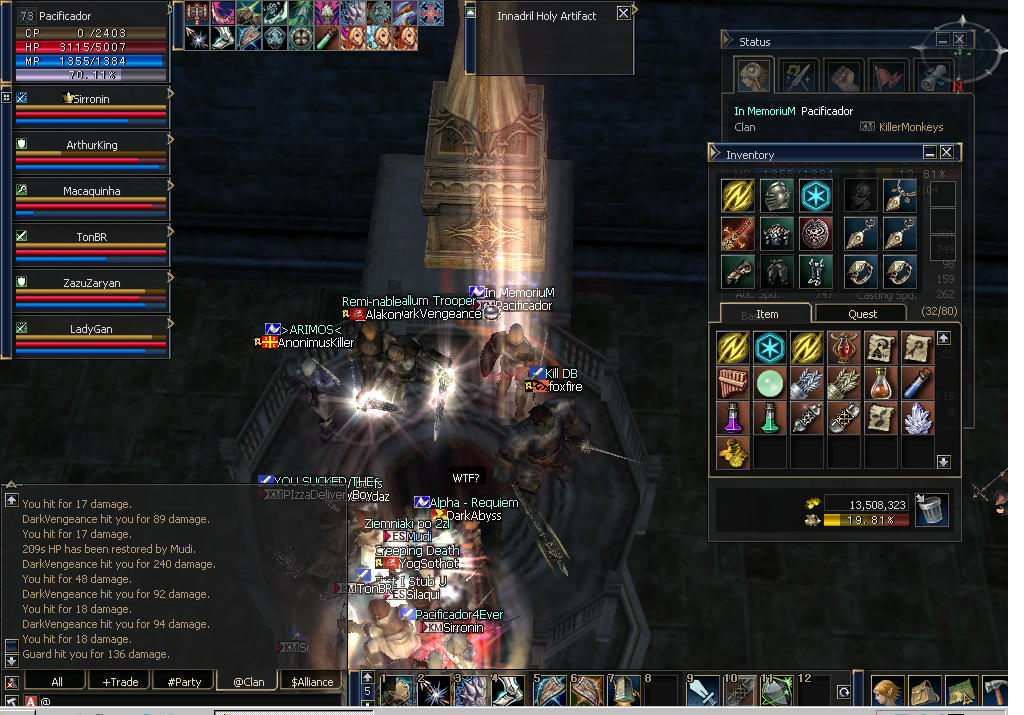Pick the green orb item in inventory
The height and width of the screenshot is (715, 1024).
pyautogui.click(x=770, y=383)
